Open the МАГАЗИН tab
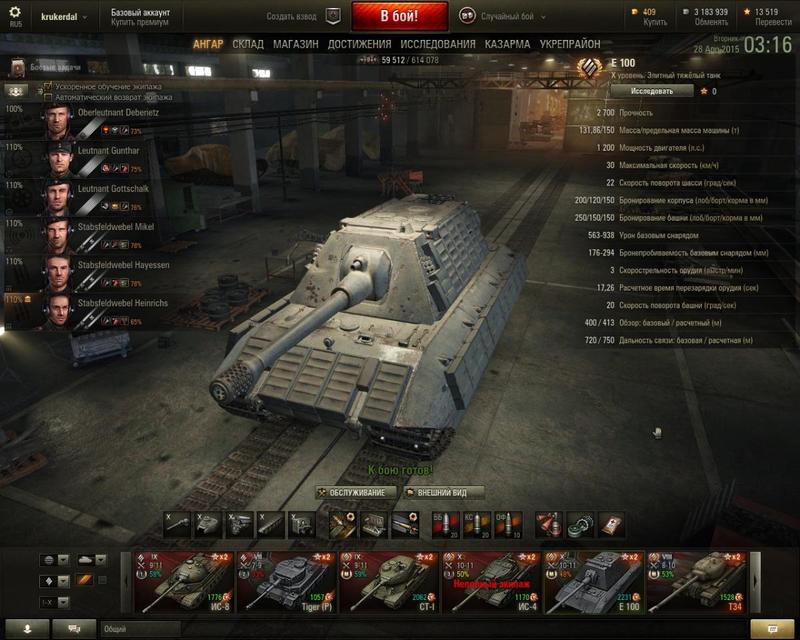 point(295,45)
